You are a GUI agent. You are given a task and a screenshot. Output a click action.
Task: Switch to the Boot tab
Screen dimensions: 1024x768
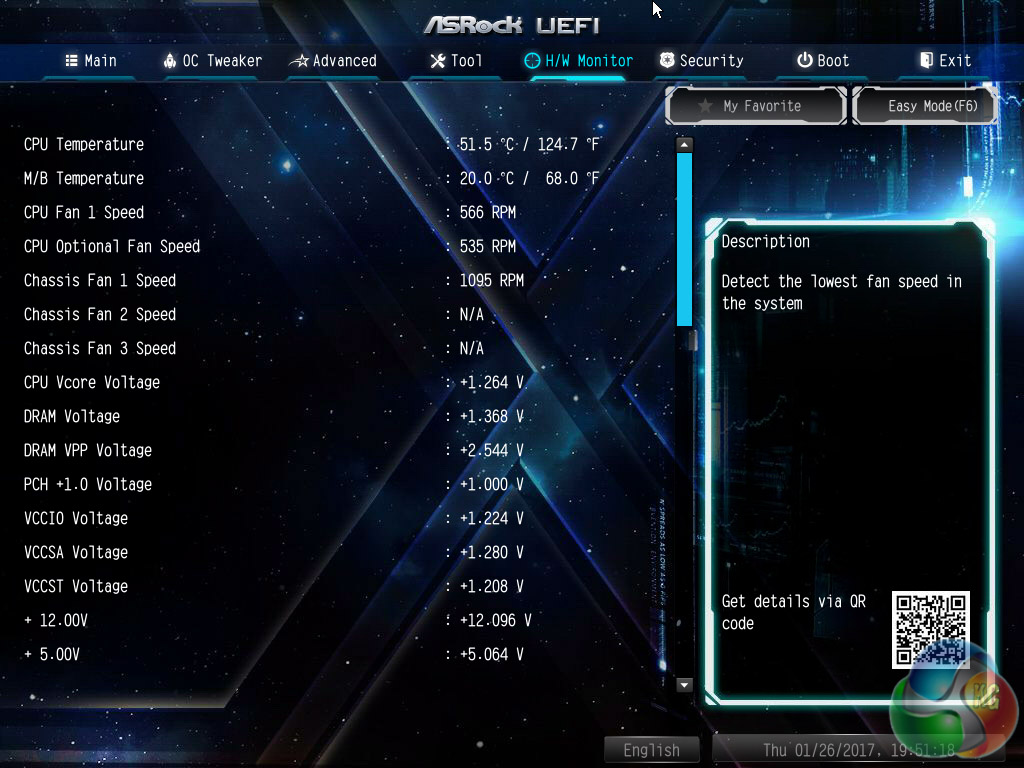coord(823,61)
